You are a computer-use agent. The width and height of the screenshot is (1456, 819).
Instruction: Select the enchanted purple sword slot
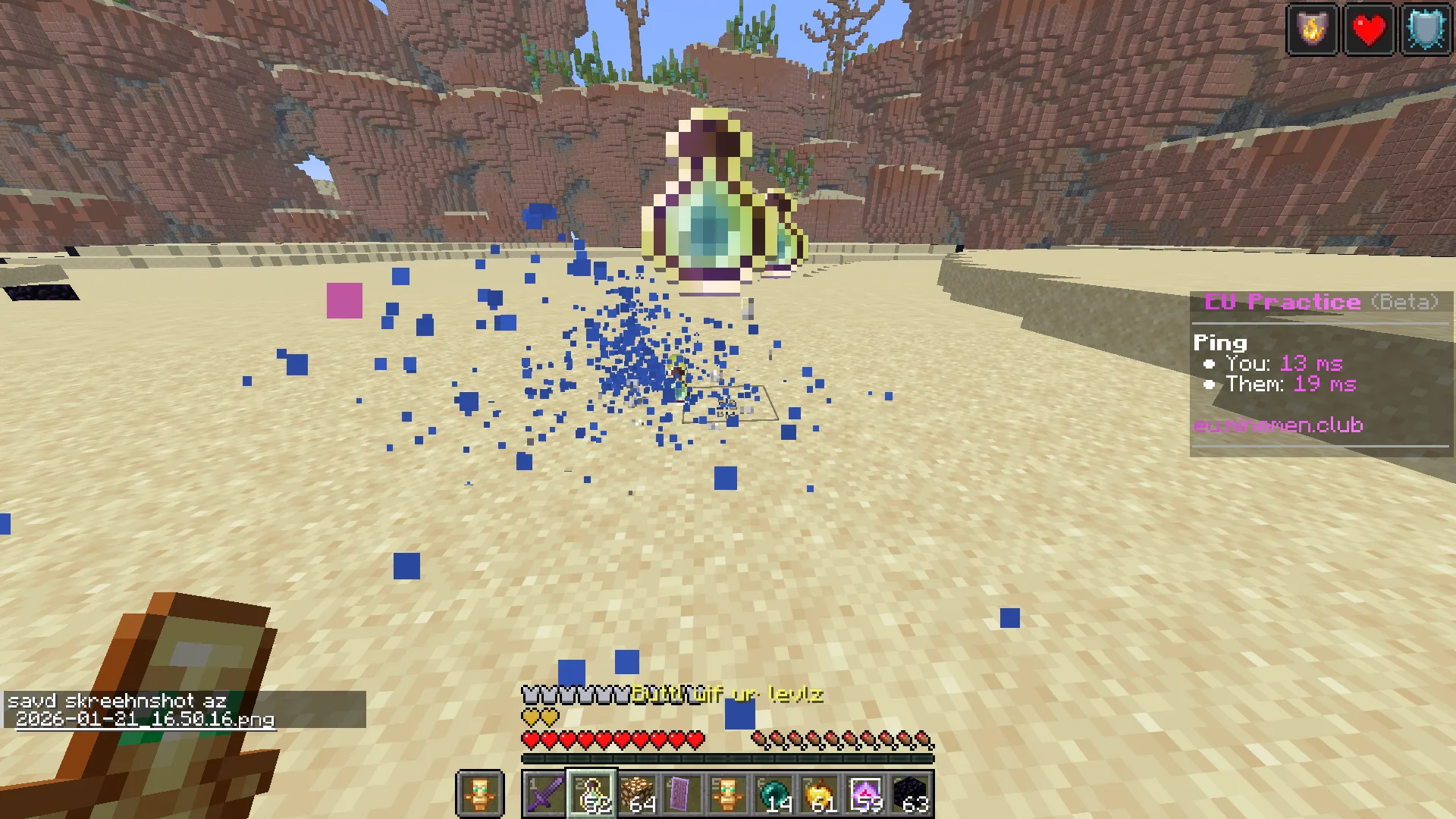[544, 794]
